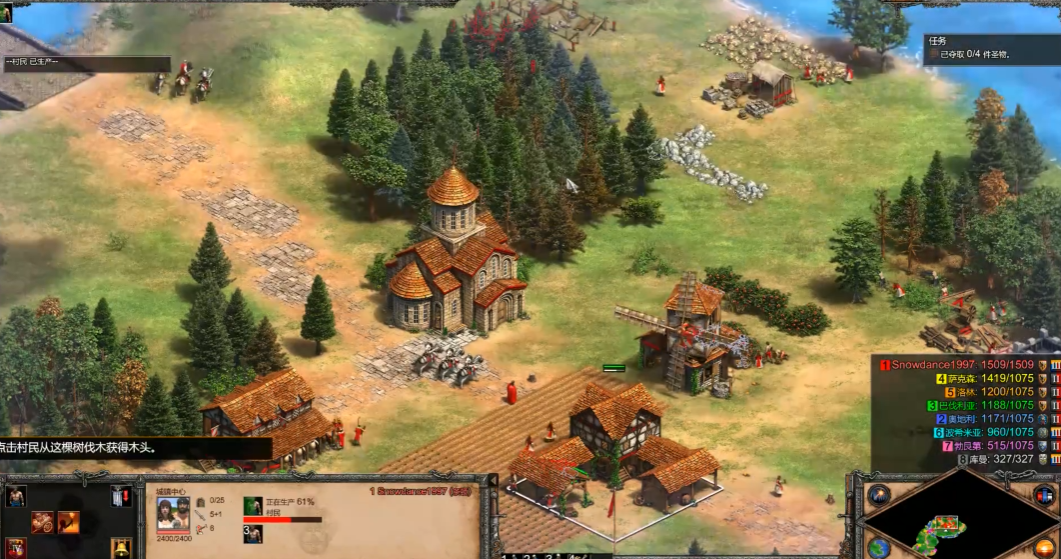
Task: Train a villager from the command panel
Action: coord(16,497)
